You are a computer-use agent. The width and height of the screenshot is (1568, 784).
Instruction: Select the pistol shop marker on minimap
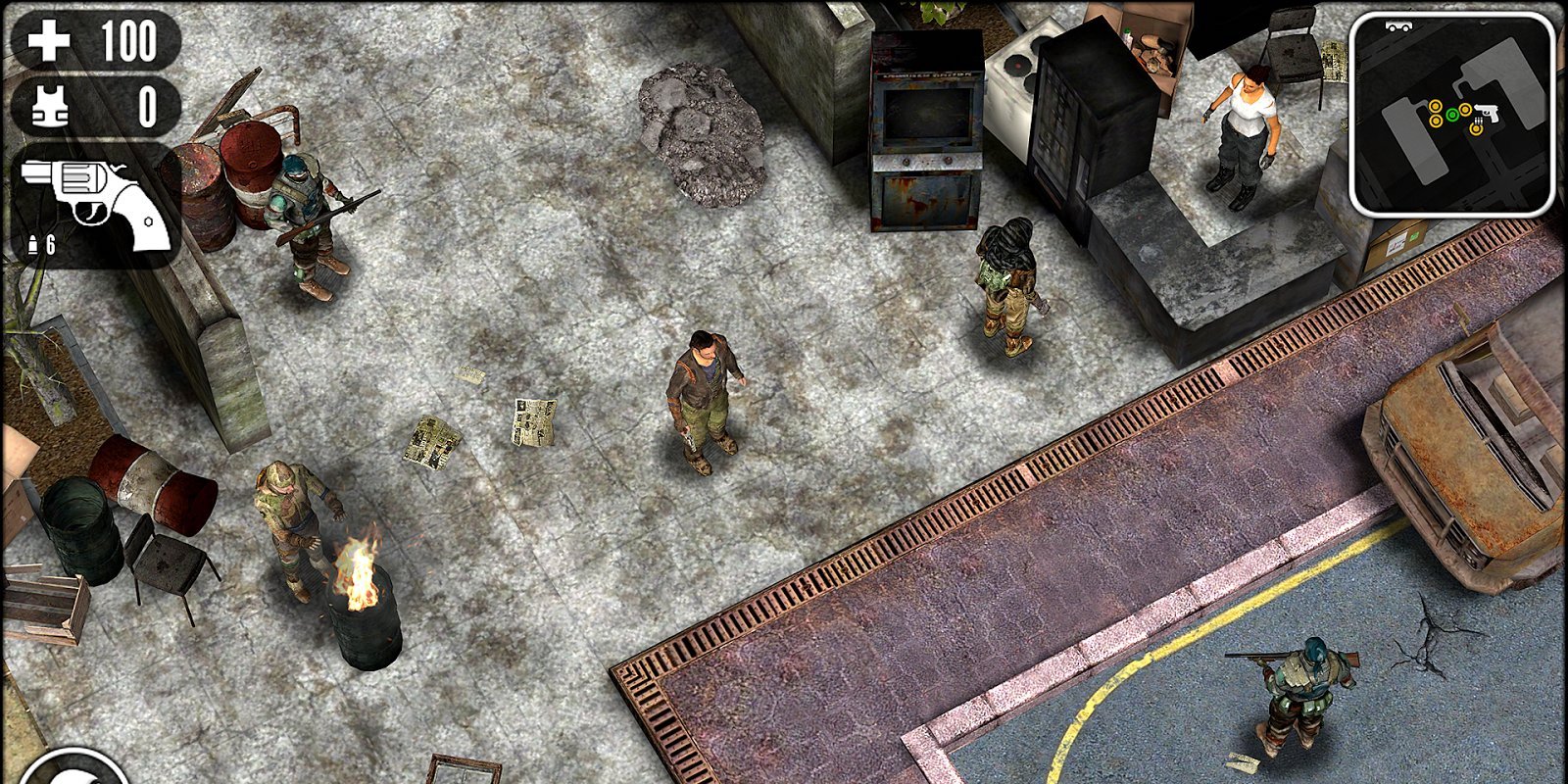[x=1489, y=115]
